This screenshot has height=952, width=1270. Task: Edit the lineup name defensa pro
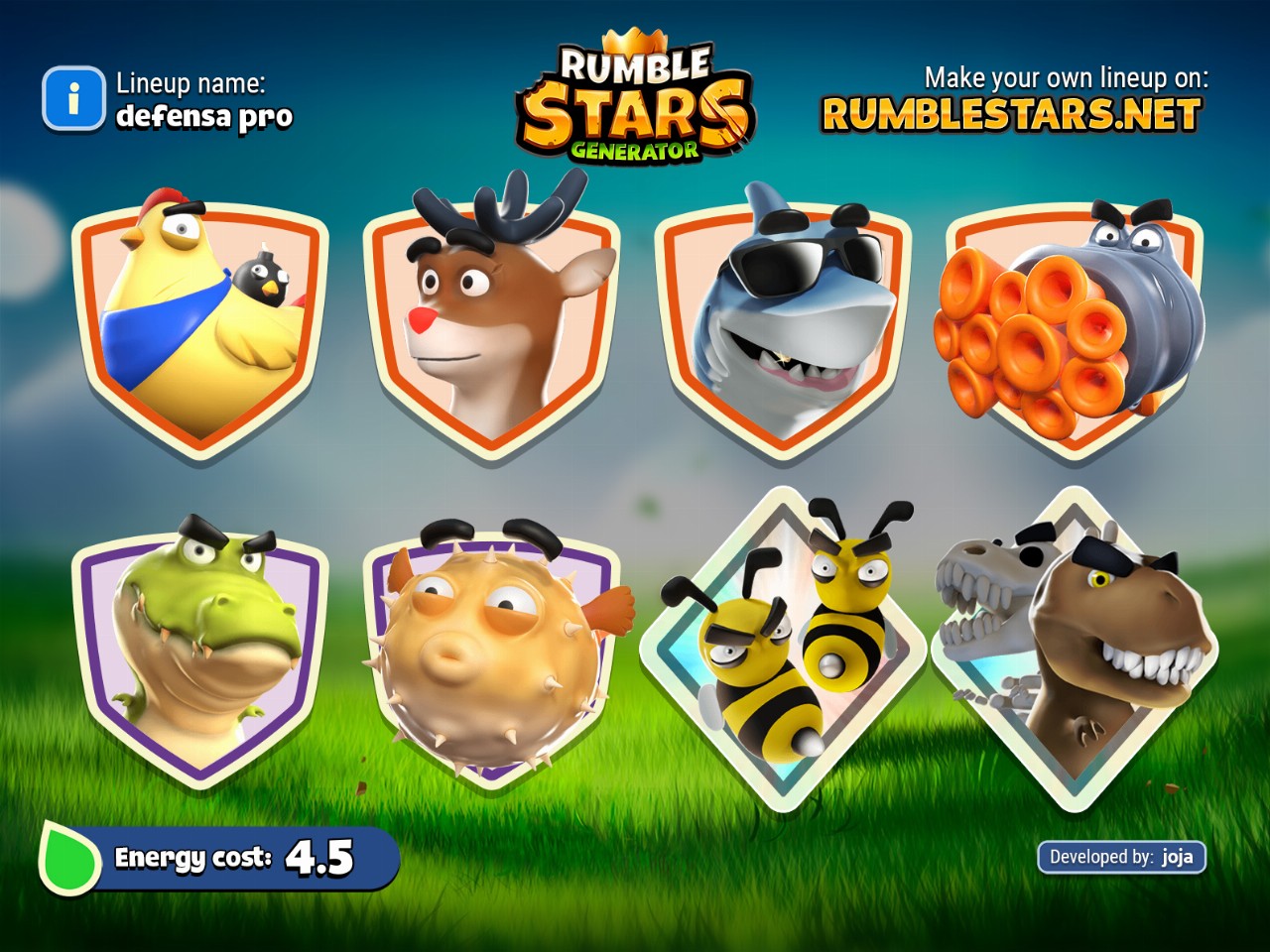tap(204, 117)
